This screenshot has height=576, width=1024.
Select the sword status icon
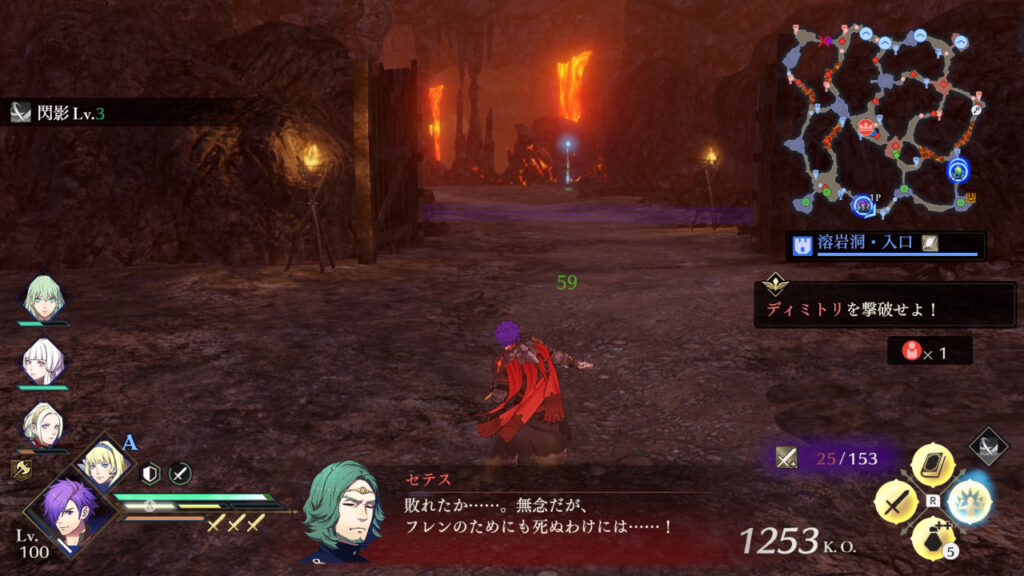(x=180, y=473)
